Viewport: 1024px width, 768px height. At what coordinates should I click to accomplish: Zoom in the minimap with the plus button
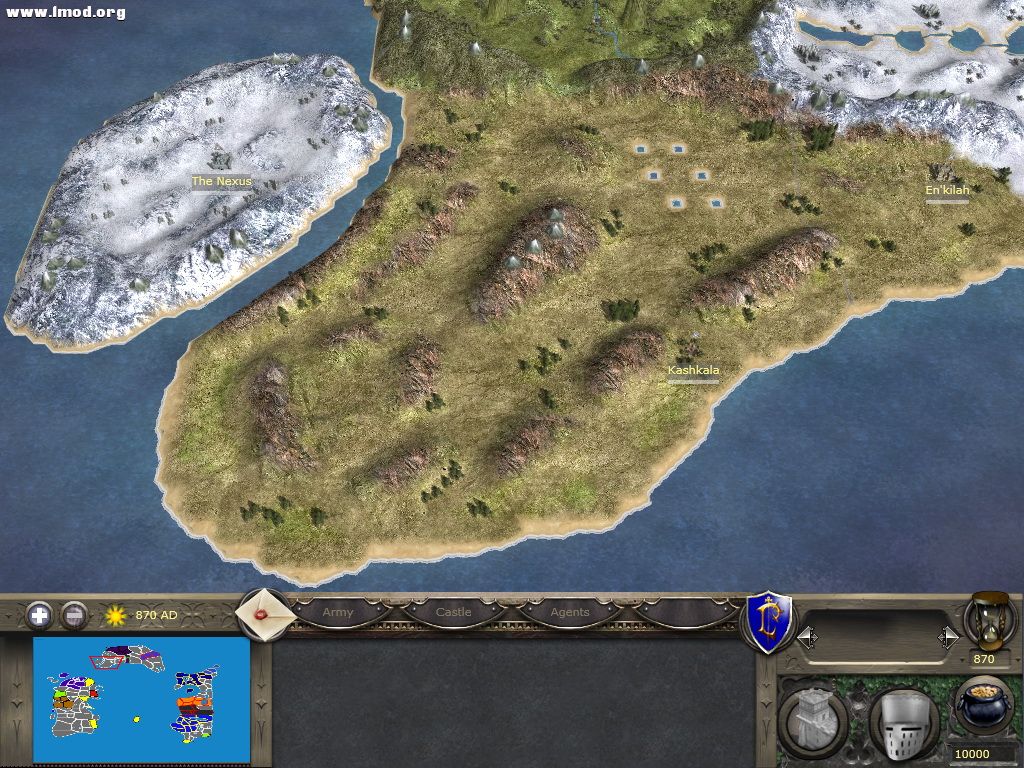pyautogui.click(x=39, y=615)
